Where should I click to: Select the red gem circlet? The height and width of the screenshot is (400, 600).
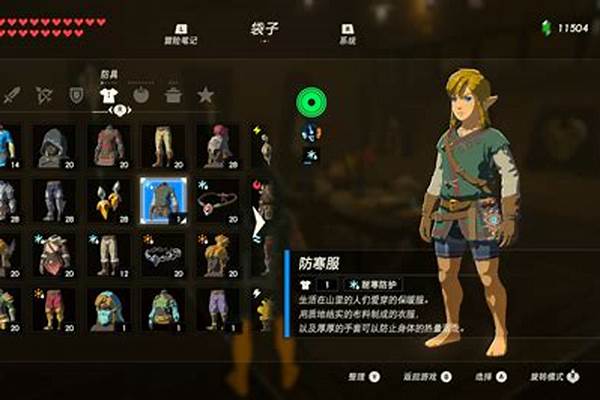(x=215, y=200)
